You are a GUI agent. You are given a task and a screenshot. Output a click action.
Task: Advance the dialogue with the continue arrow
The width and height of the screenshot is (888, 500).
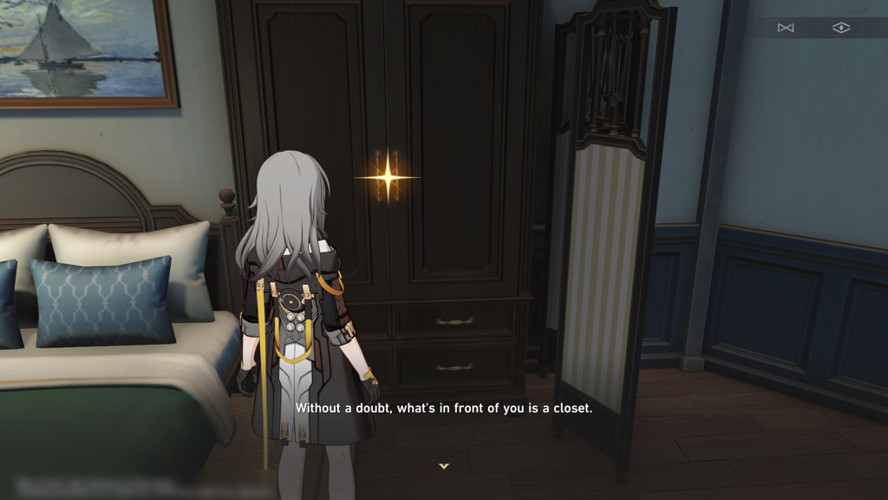pyautogui.click(x=444, y=466)
